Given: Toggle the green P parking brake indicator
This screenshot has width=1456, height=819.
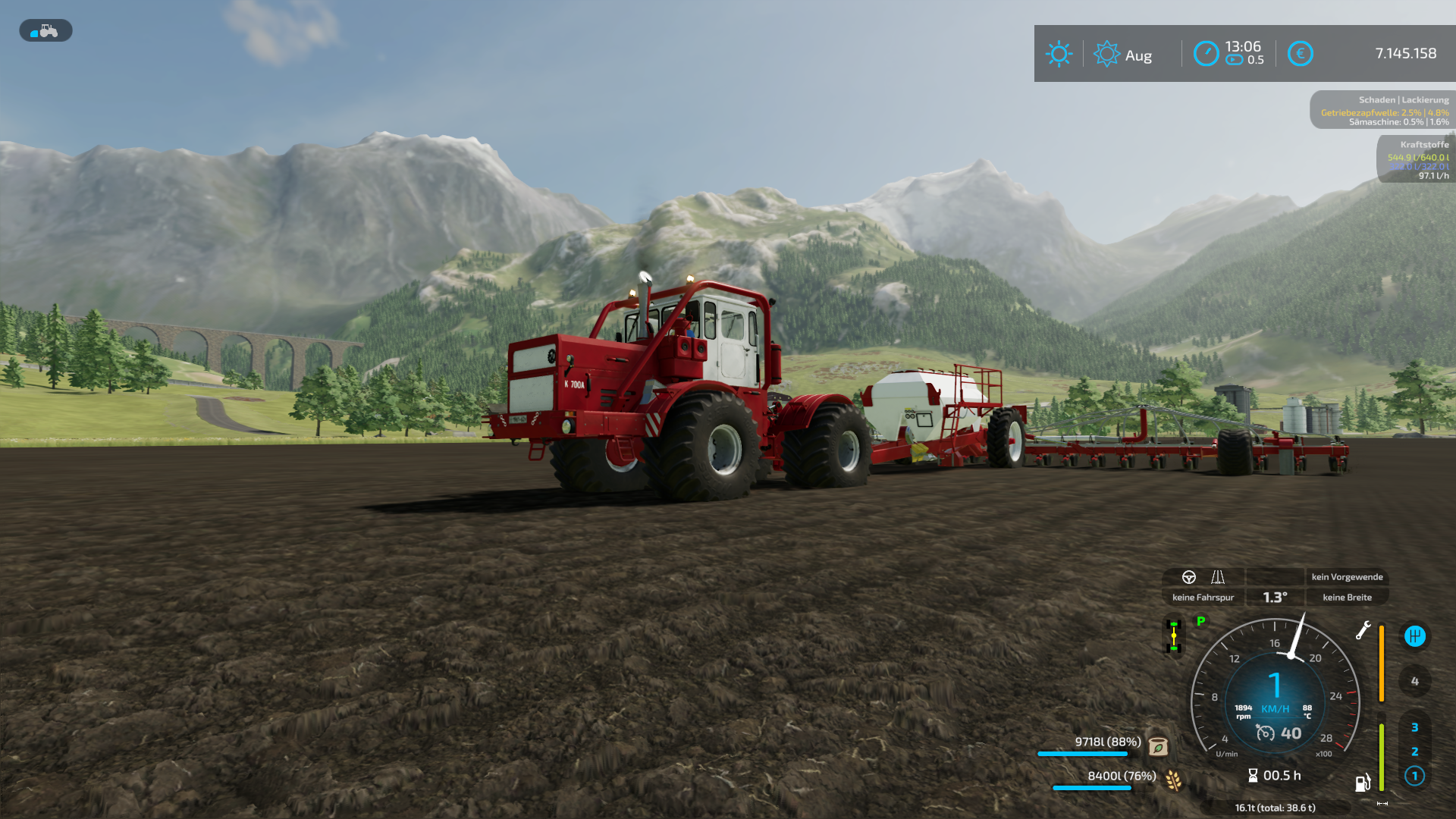Looking at the screenshot, I should pos(1200,621).
